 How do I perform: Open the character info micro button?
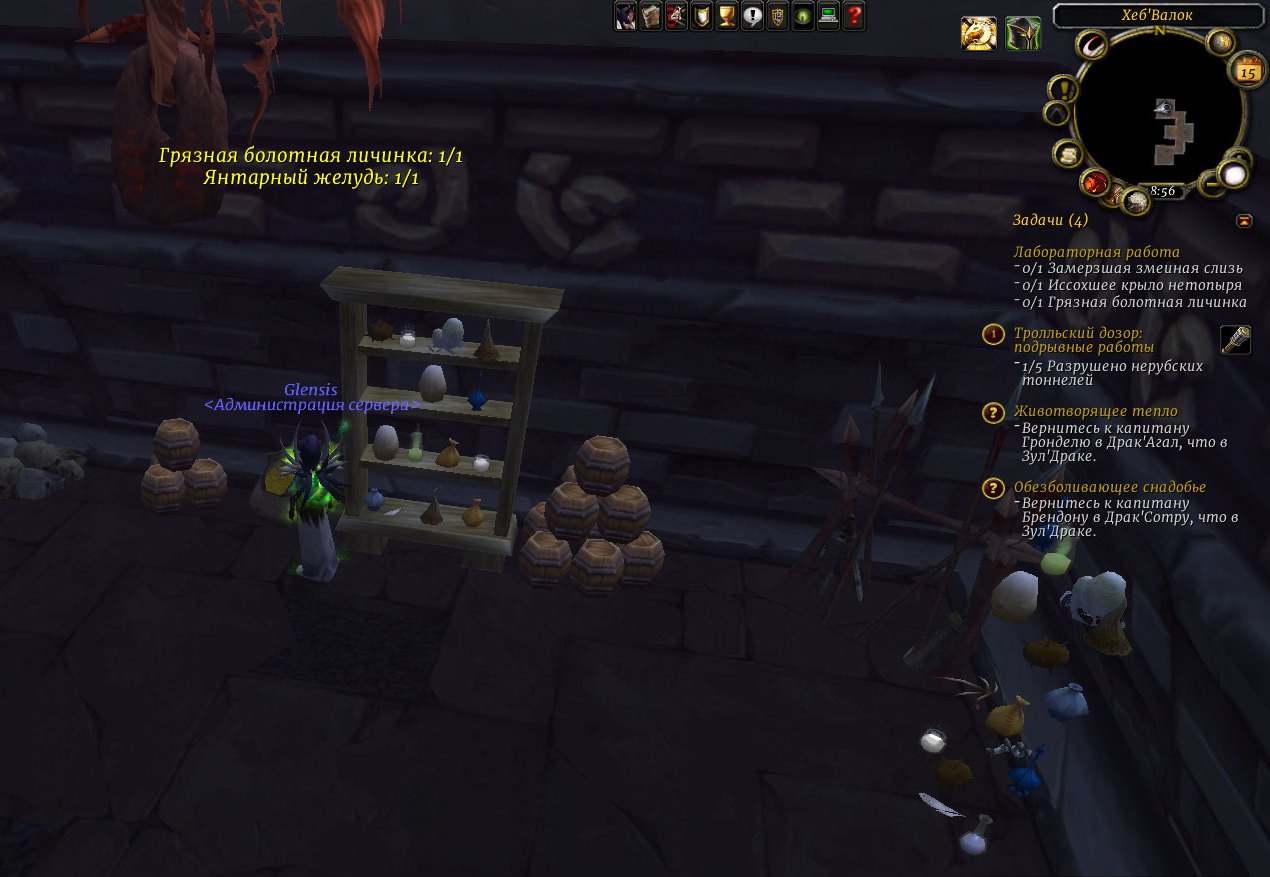[625, 16]
